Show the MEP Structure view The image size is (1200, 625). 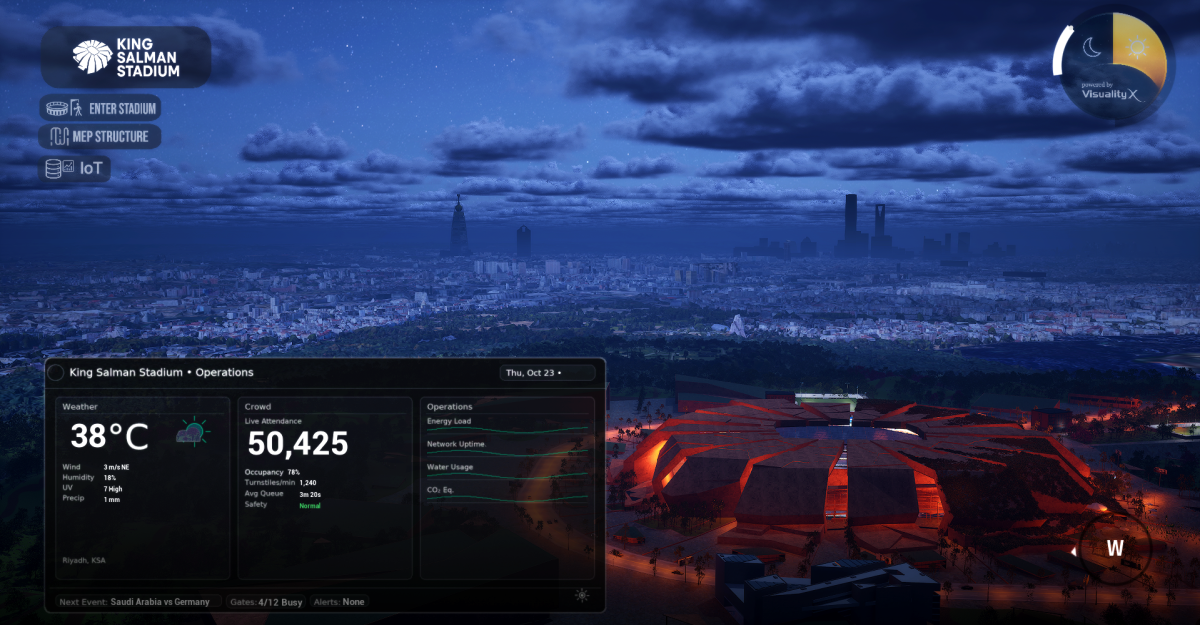[100, 137]
